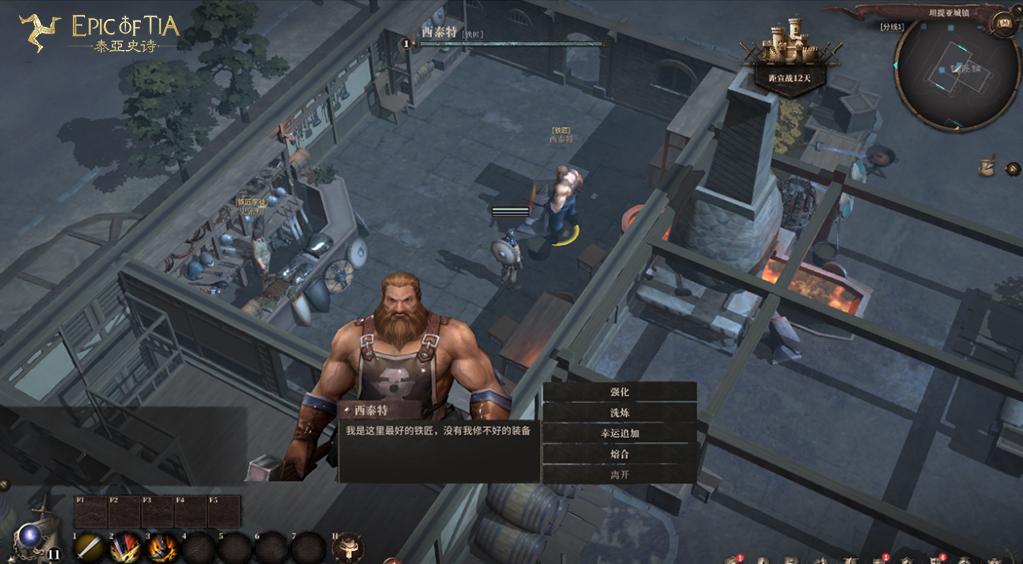
Task: Use the red slash skill in slot 2
Action: point(125,547)
